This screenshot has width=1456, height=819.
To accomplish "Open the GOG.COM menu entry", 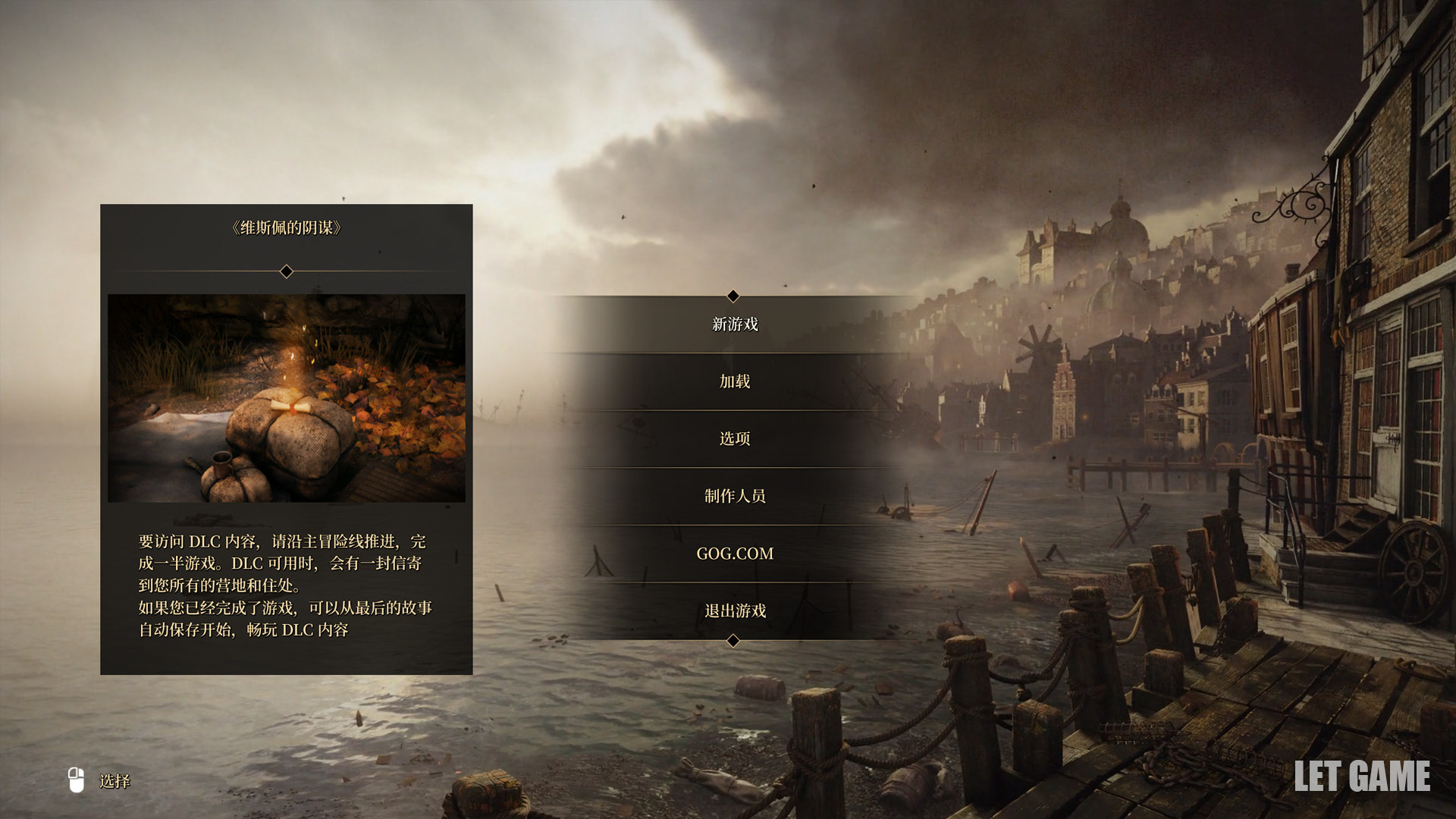I will [x=735, y=554].
